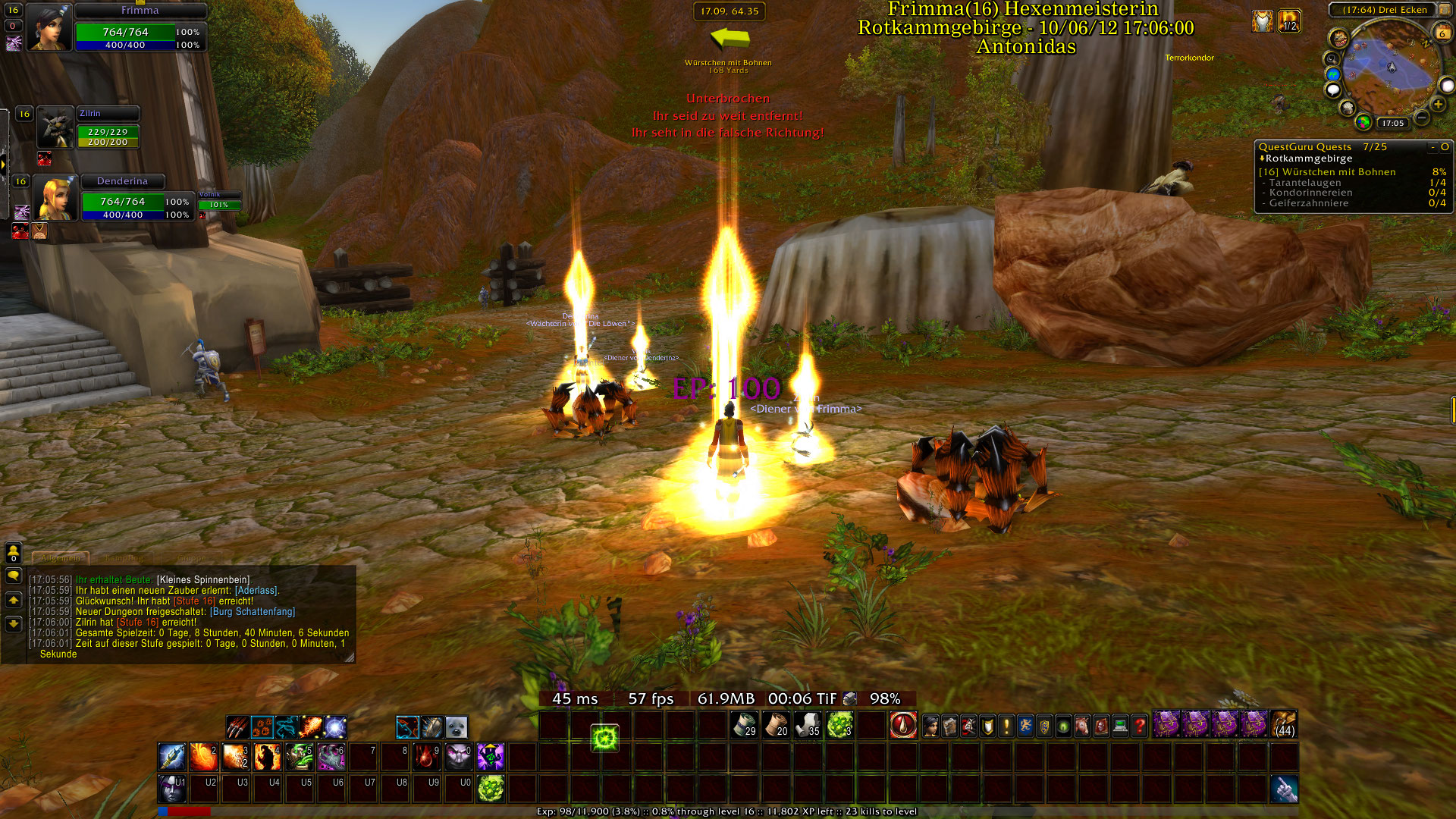Viewport: 1456px width, 819px height.
Task: Collapse the Rotkammgebirge quest zone header
Action: pos(1262,158)
